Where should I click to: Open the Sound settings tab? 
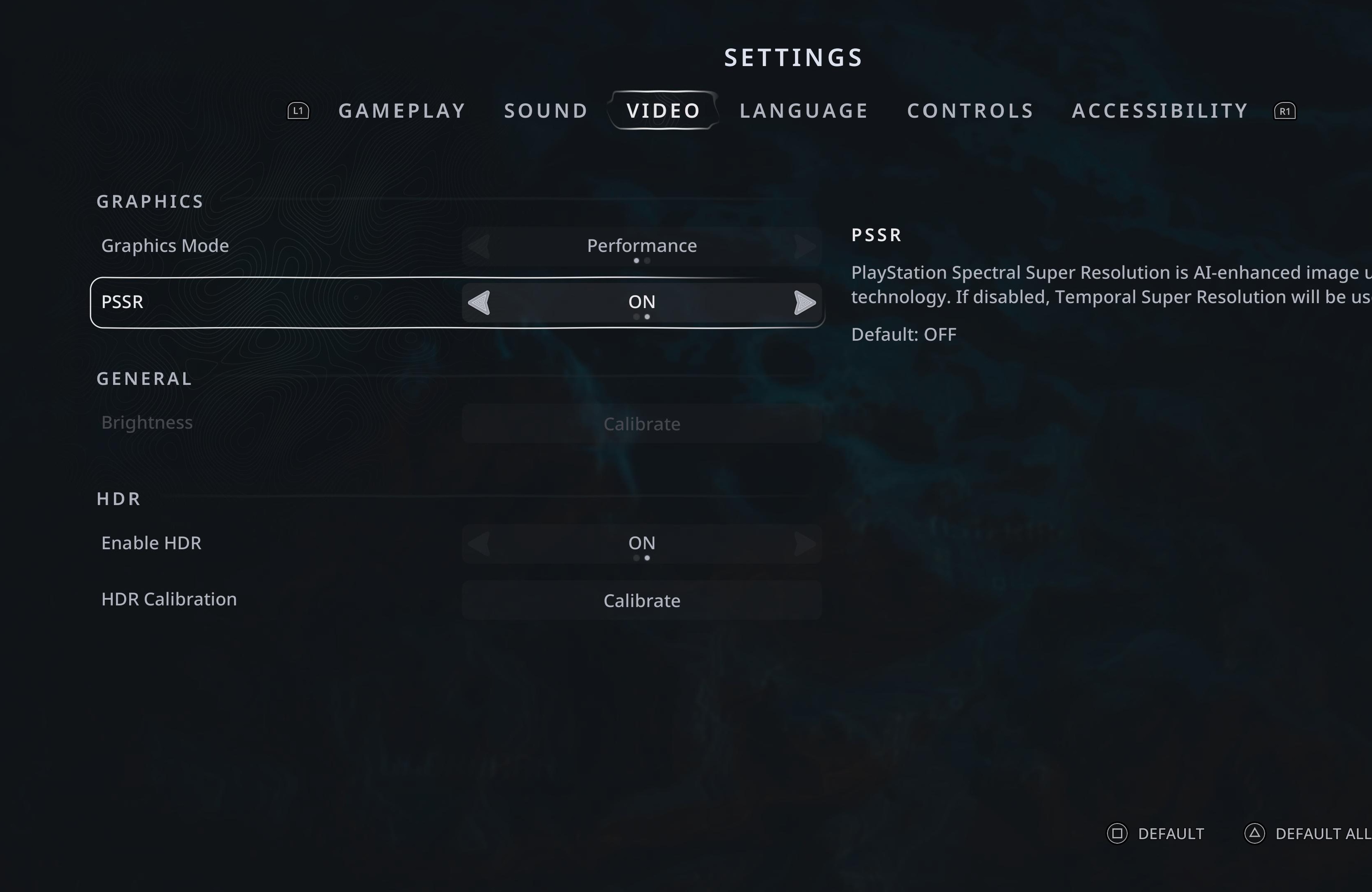[x=546, y=111]
